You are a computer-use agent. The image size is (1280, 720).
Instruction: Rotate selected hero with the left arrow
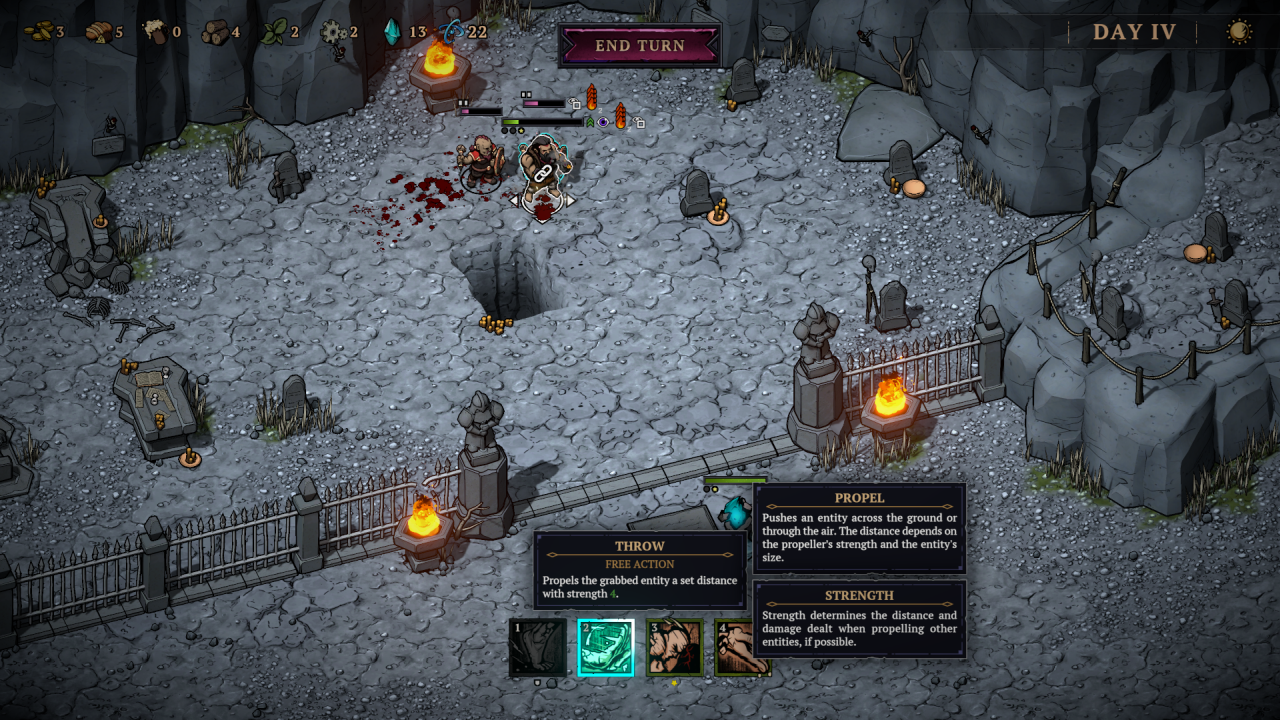click(x=515, y=200)
